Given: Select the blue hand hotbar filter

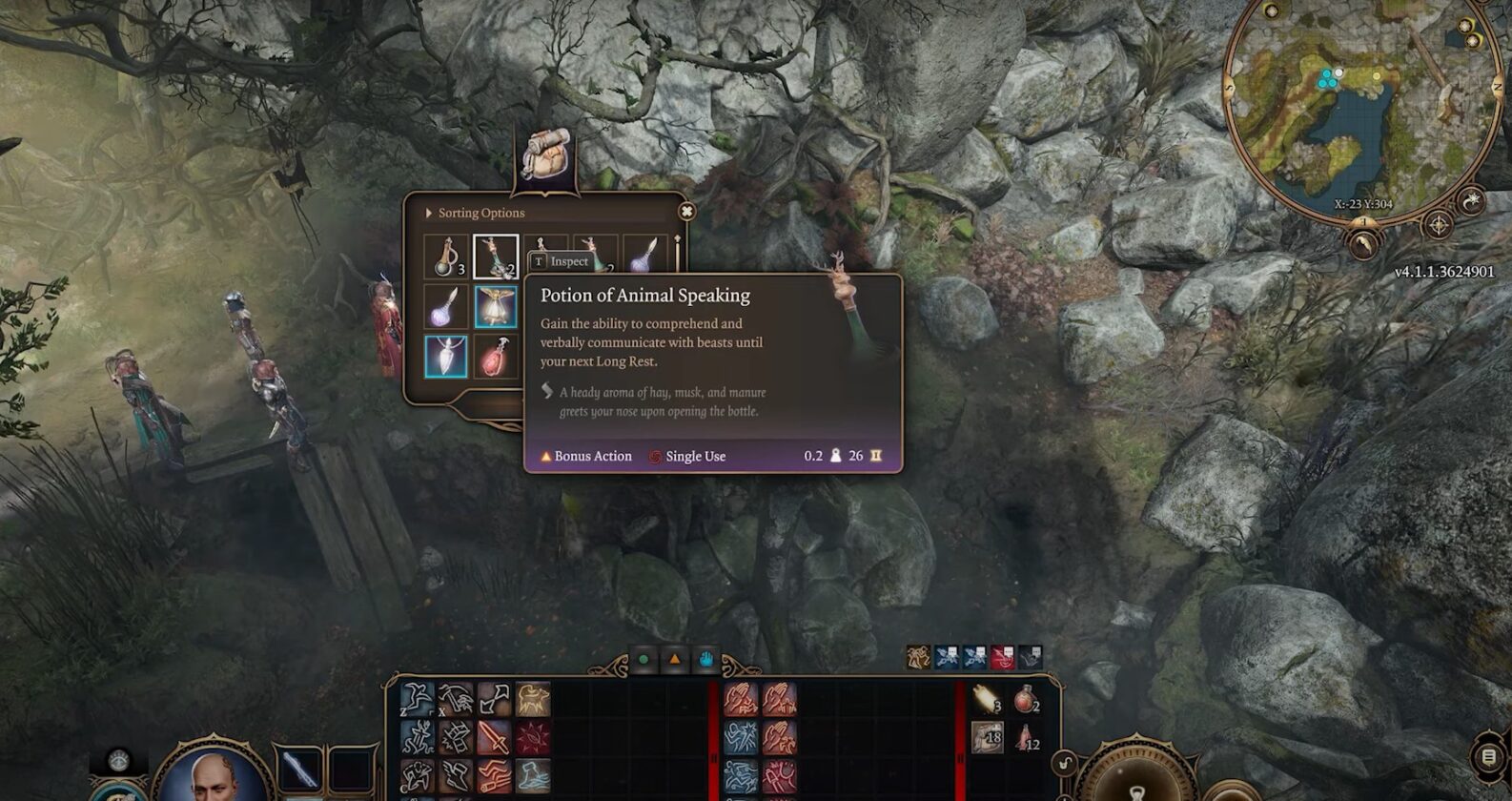Looking at the screenshot, I should click(706, 659).
